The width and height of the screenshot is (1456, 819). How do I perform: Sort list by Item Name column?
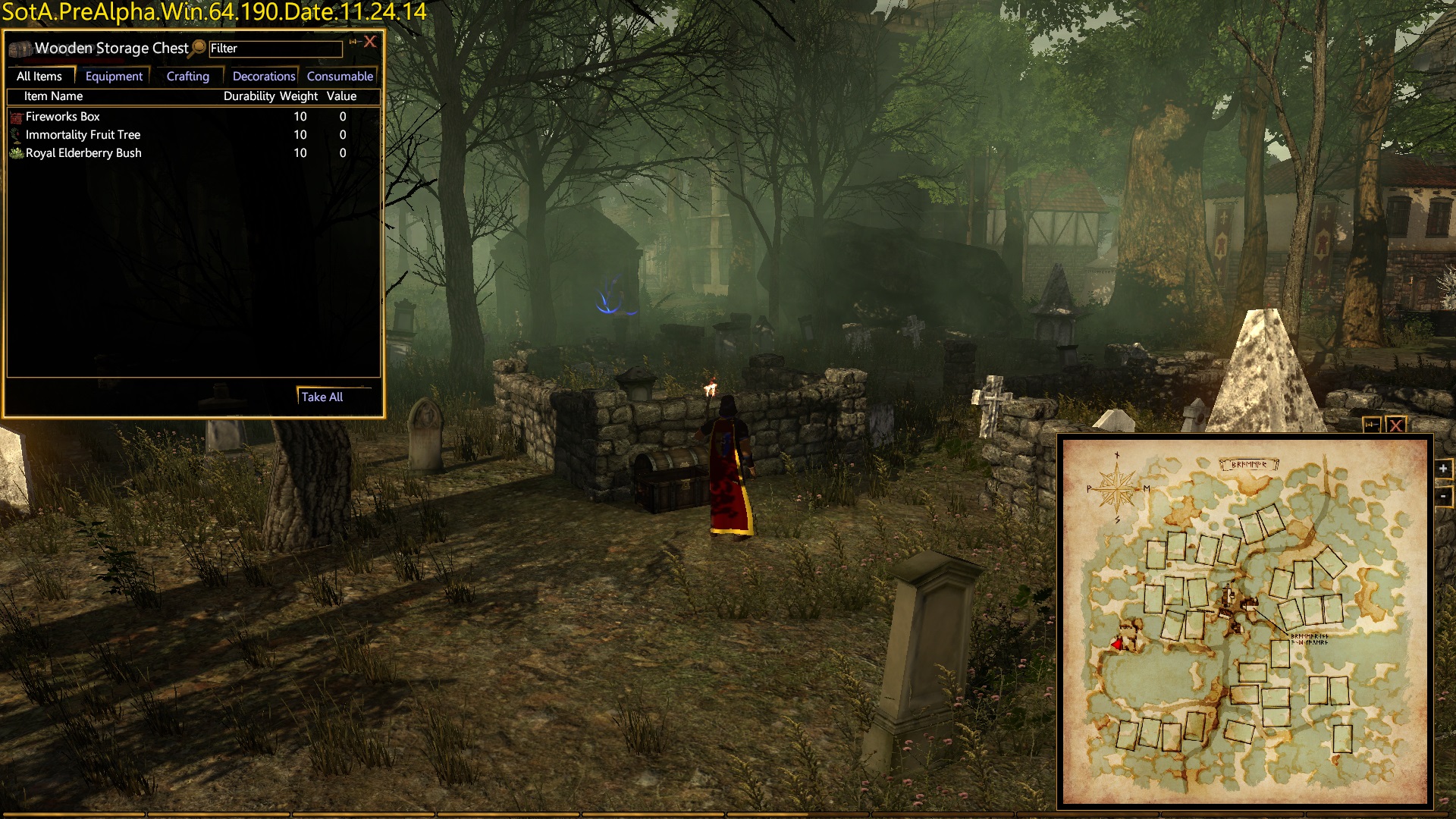pyautogui.click(x=53, y=96)
